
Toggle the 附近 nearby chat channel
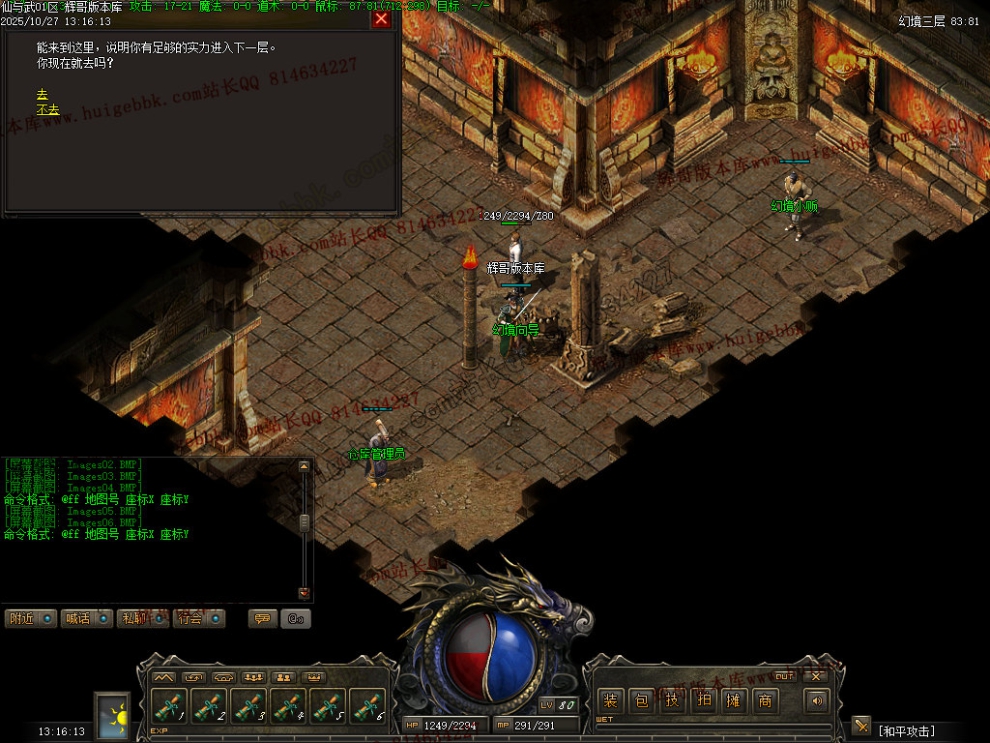coord(32,618)
